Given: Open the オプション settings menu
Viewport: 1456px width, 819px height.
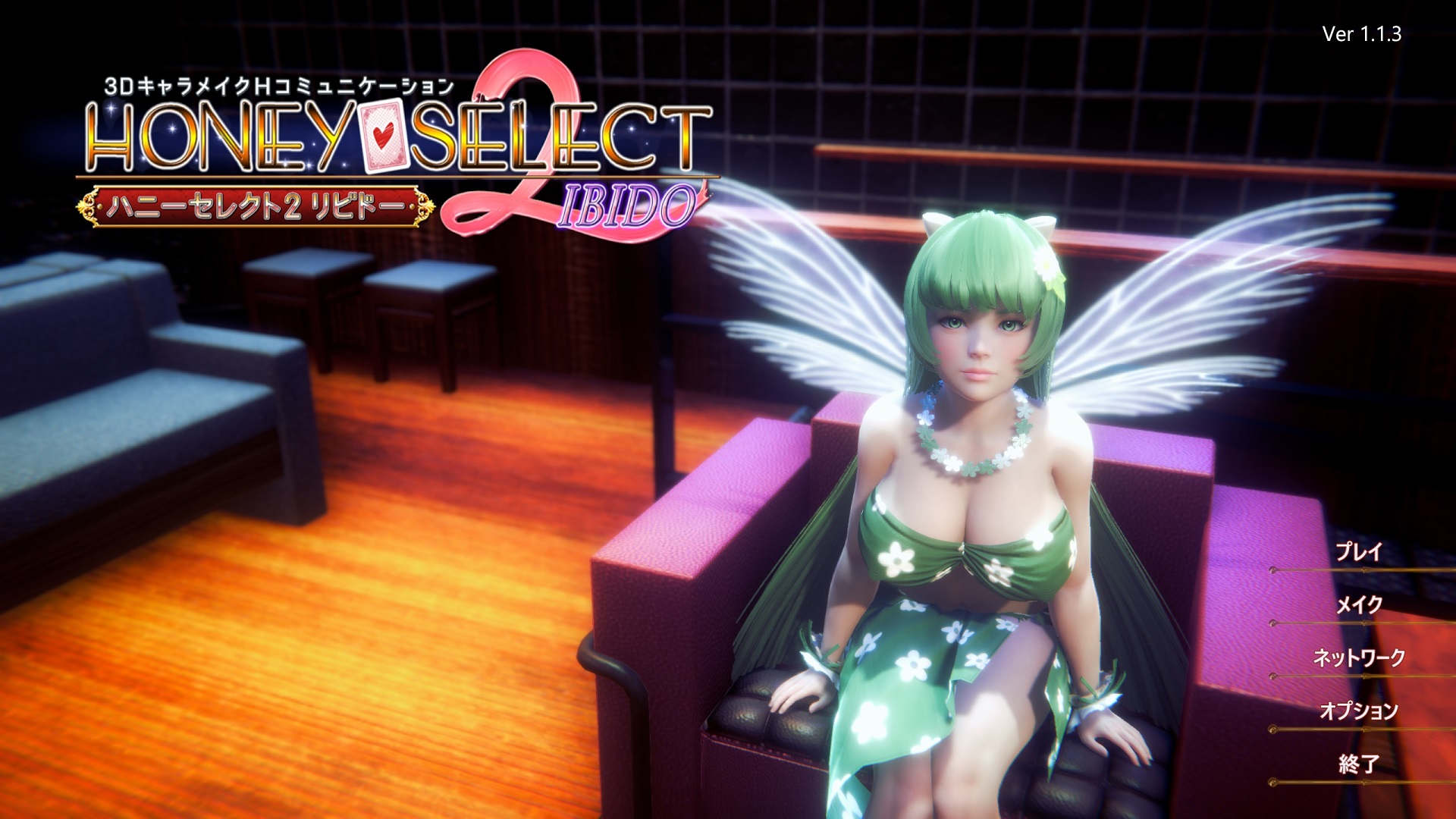Looking at the screenshot, I should 1358,711.
